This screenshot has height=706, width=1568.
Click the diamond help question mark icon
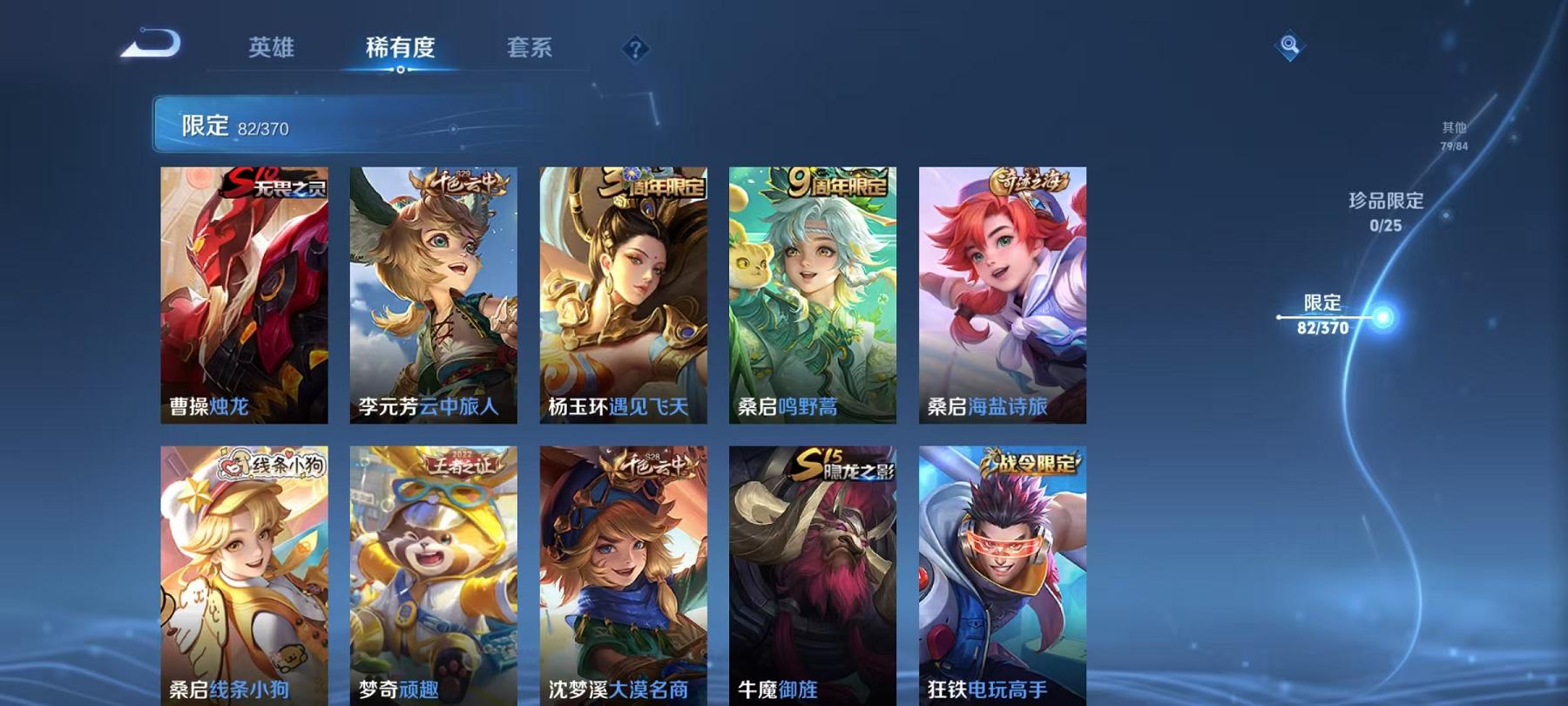tap(637, 50)
